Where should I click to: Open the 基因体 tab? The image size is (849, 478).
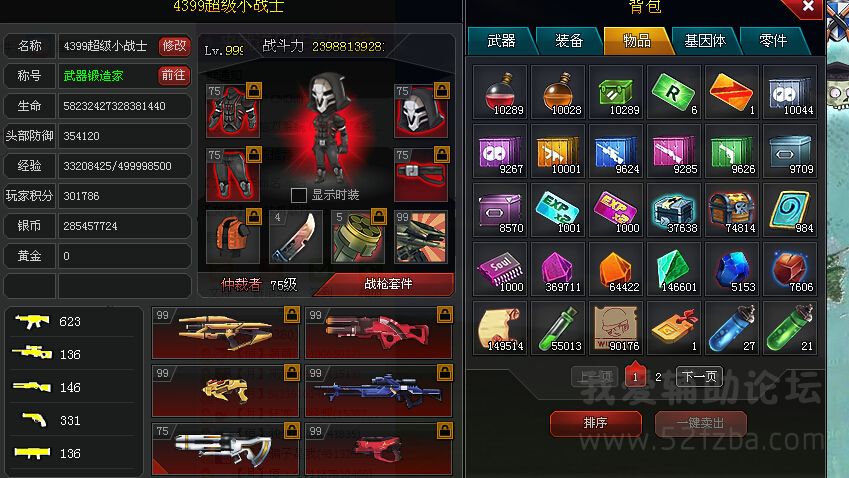[x=705, y=41]
